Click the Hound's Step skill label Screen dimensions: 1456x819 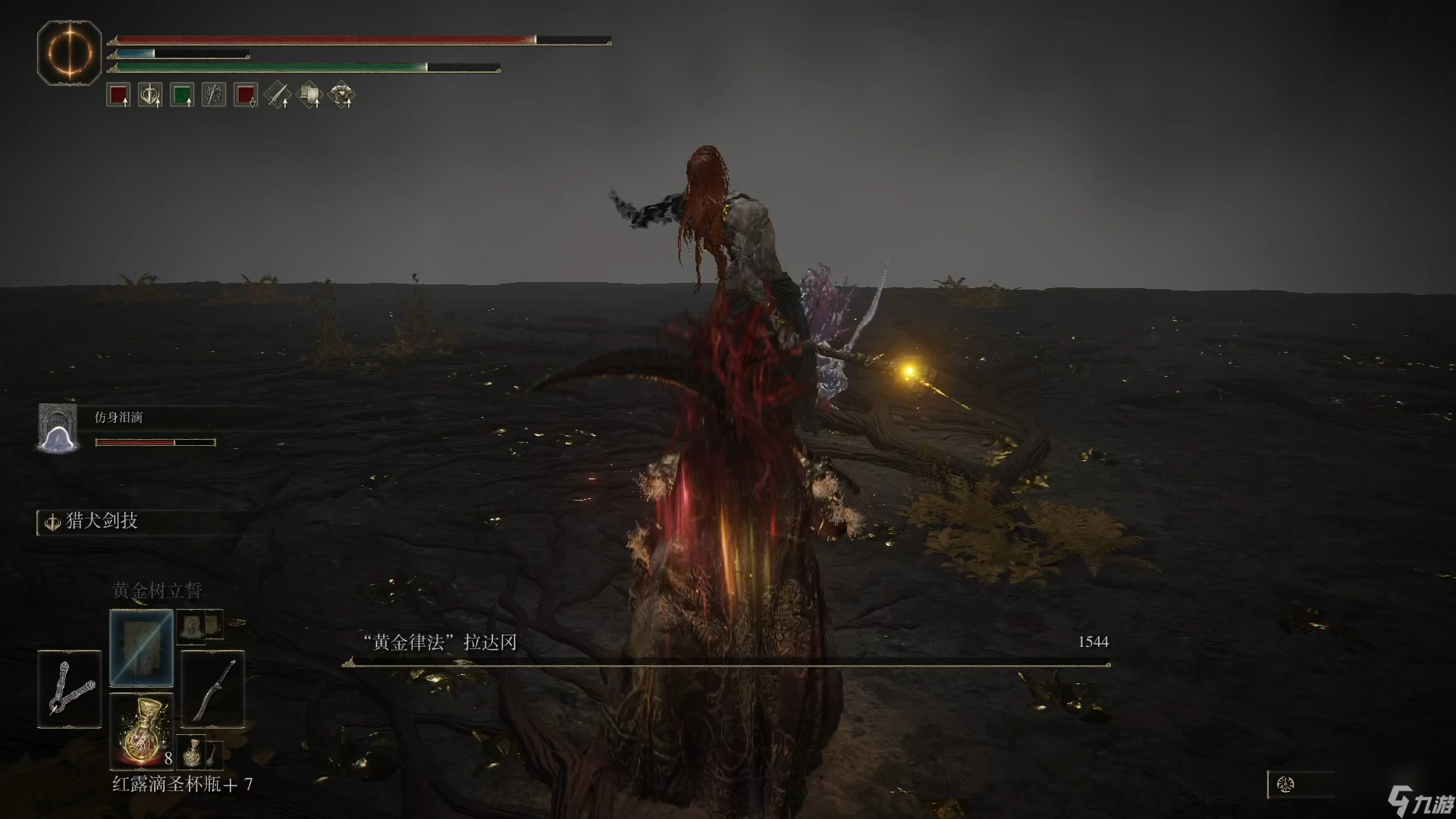click(101, 522)
